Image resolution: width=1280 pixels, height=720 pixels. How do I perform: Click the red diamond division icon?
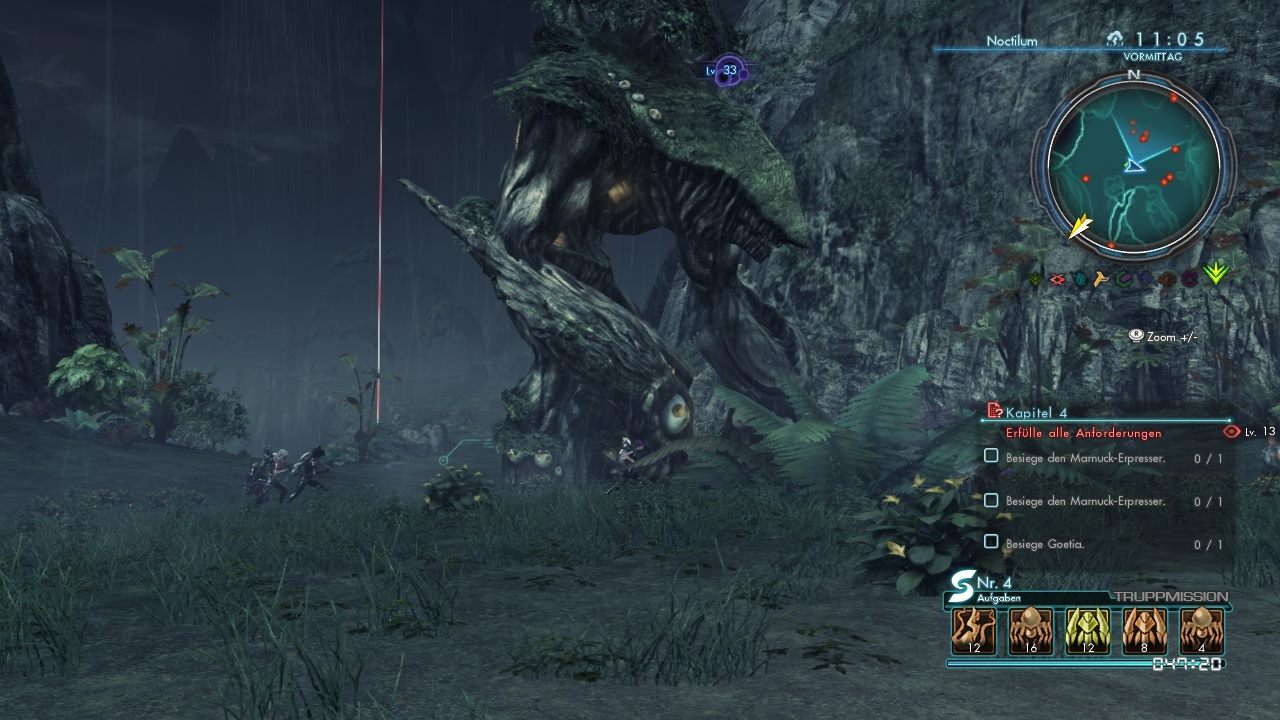pyautogui.click(x=1057, y=279)
